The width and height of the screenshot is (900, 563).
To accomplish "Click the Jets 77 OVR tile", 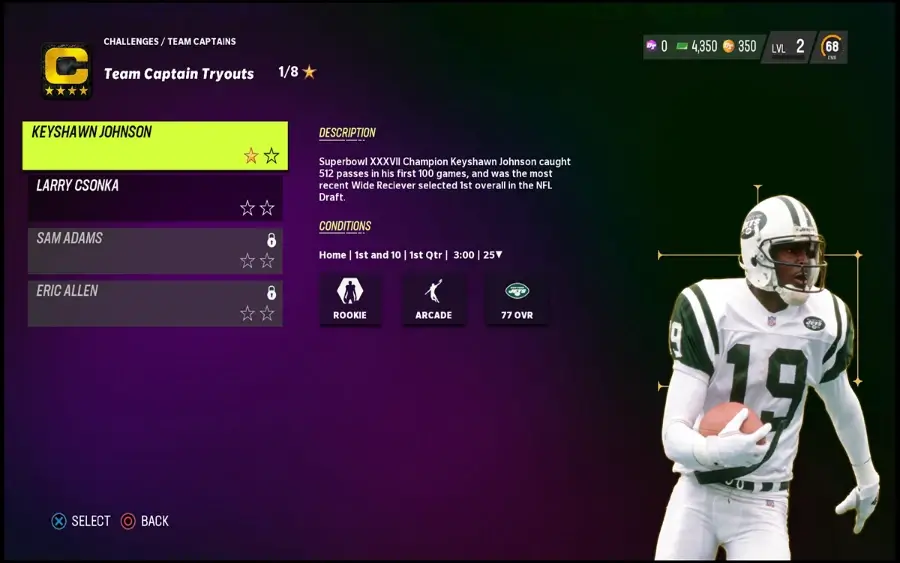I will [516, 299].
